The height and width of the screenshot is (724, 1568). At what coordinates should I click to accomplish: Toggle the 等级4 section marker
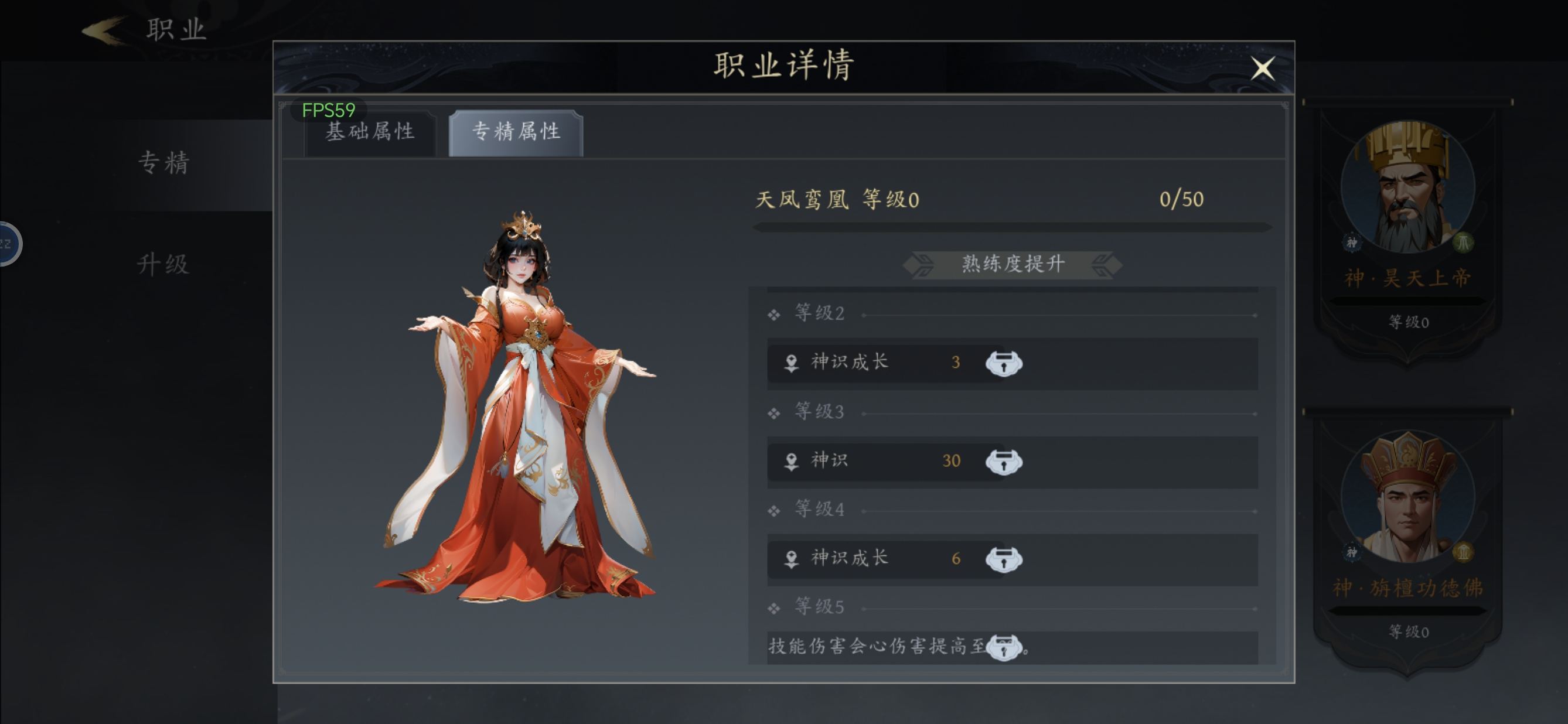pos(772,510)
